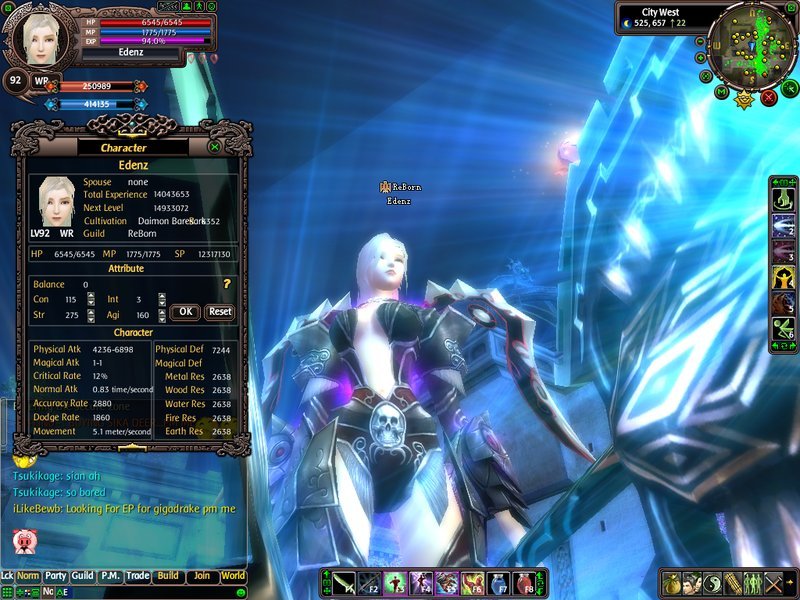Screen dimensions: 800x600
Task: Open the inventory bag icon
Action: [673, 583]
